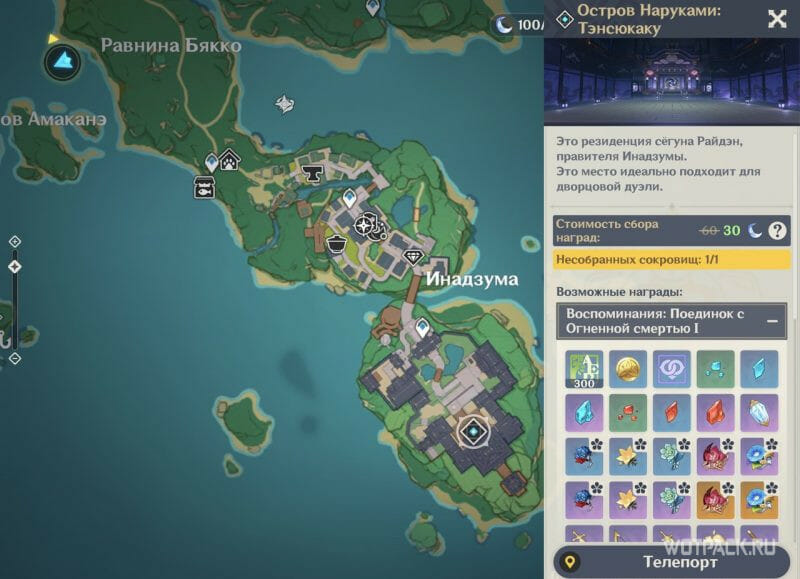This screenshot has height=579, width=800.
Task: Click the diamond jewelry shop marker
Action: pos(415,257)
